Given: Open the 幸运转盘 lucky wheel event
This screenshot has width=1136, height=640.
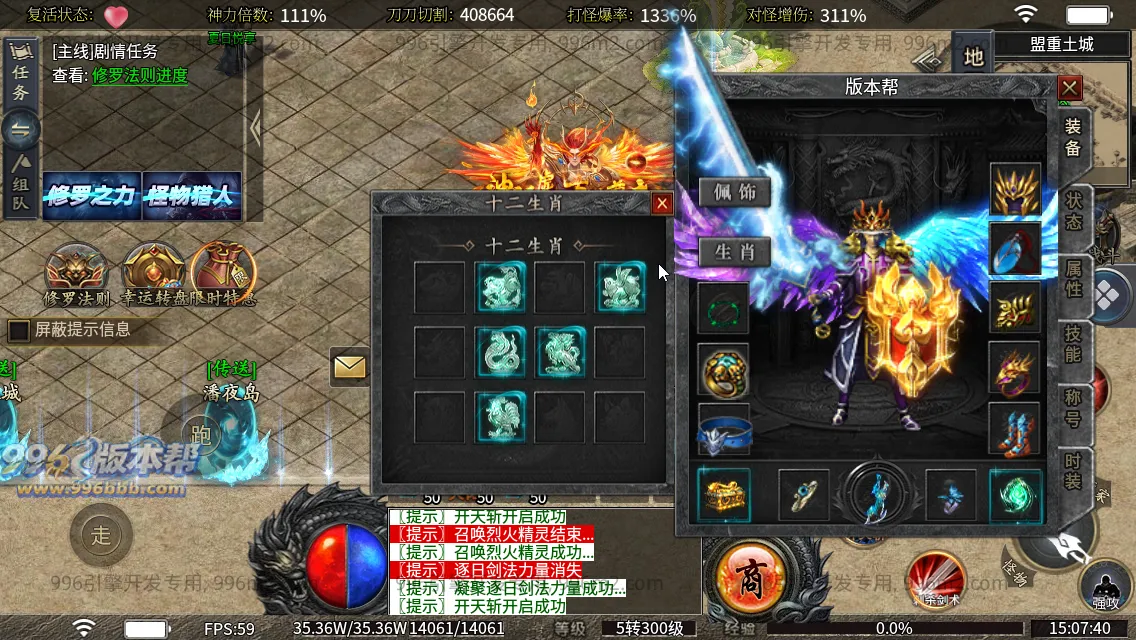Looking at the screenshot, I should 155,274.
